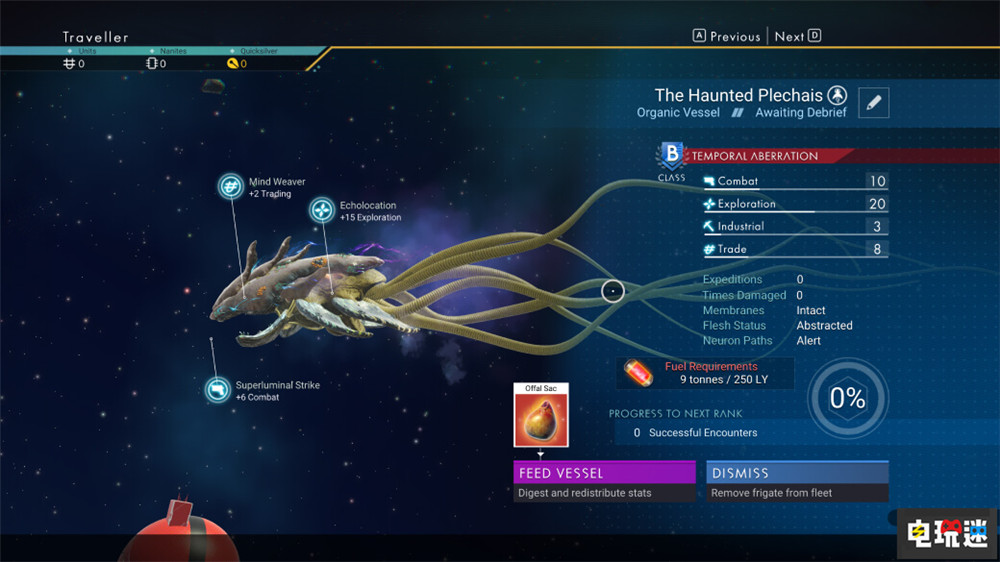1000x562 pixels.
Task: Select the Echolocation trait icon
Action: point(322,210)
